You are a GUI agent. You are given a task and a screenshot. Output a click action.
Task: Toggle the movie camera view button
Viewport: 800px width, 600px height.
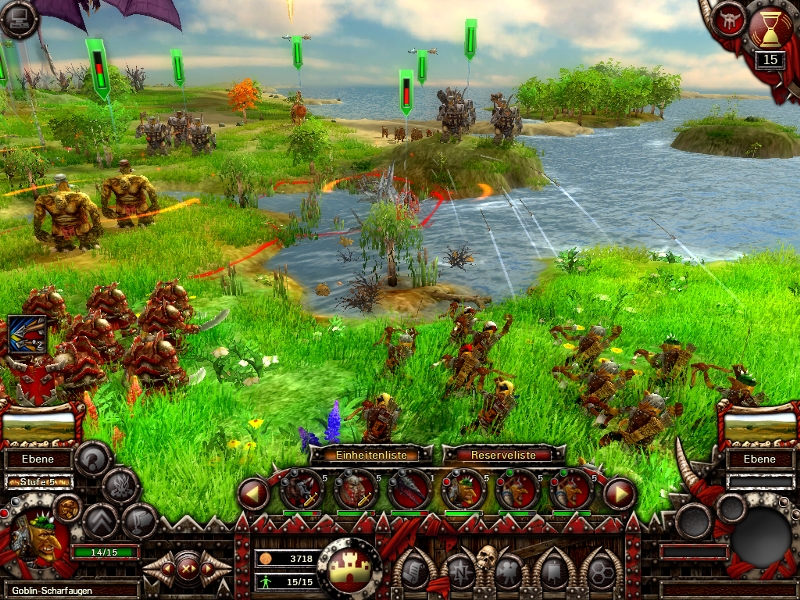(508, 572)
